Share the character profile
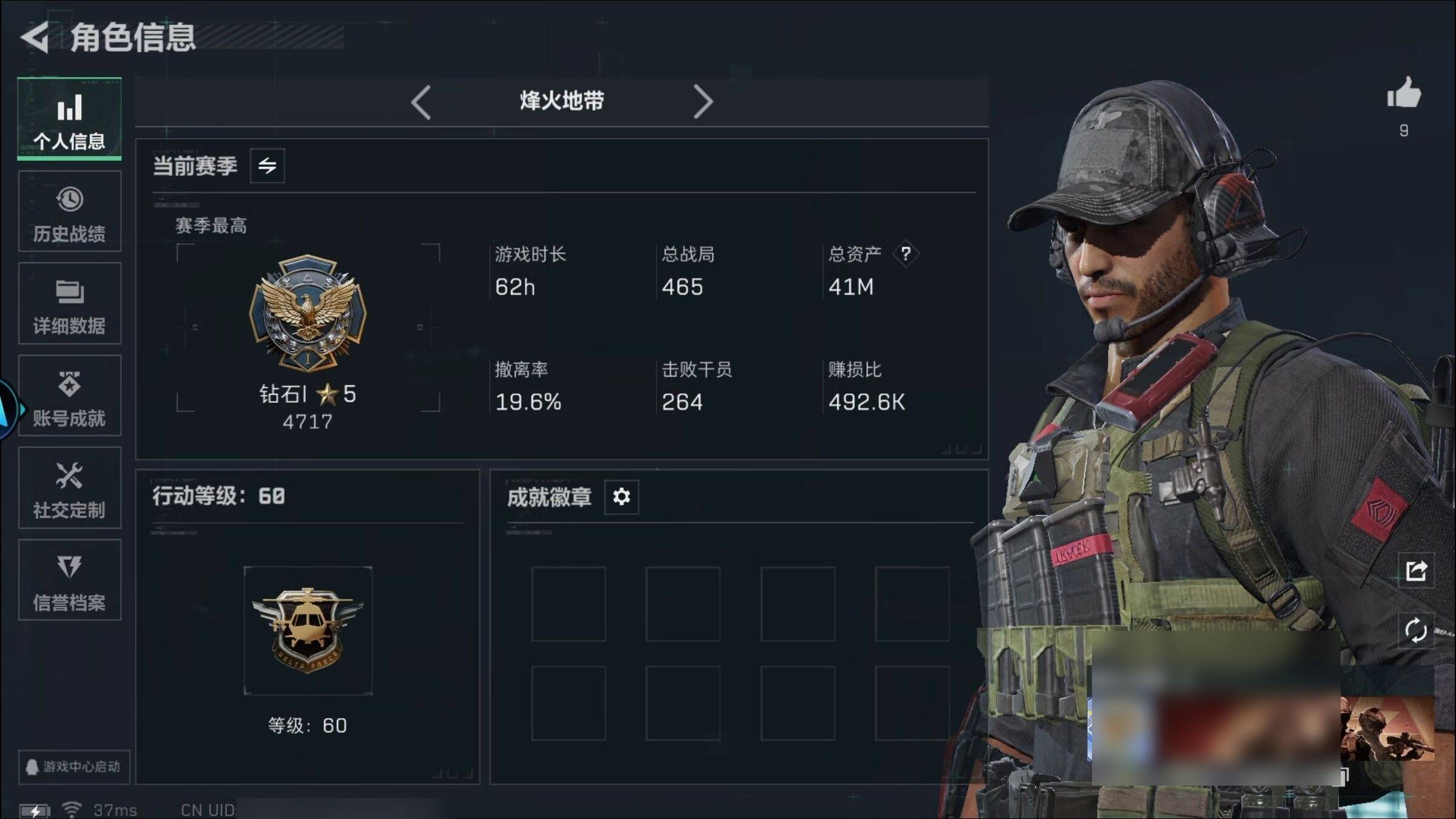Image resolution: width=1456 pixels, height=819 pixels. point(1416,571)
